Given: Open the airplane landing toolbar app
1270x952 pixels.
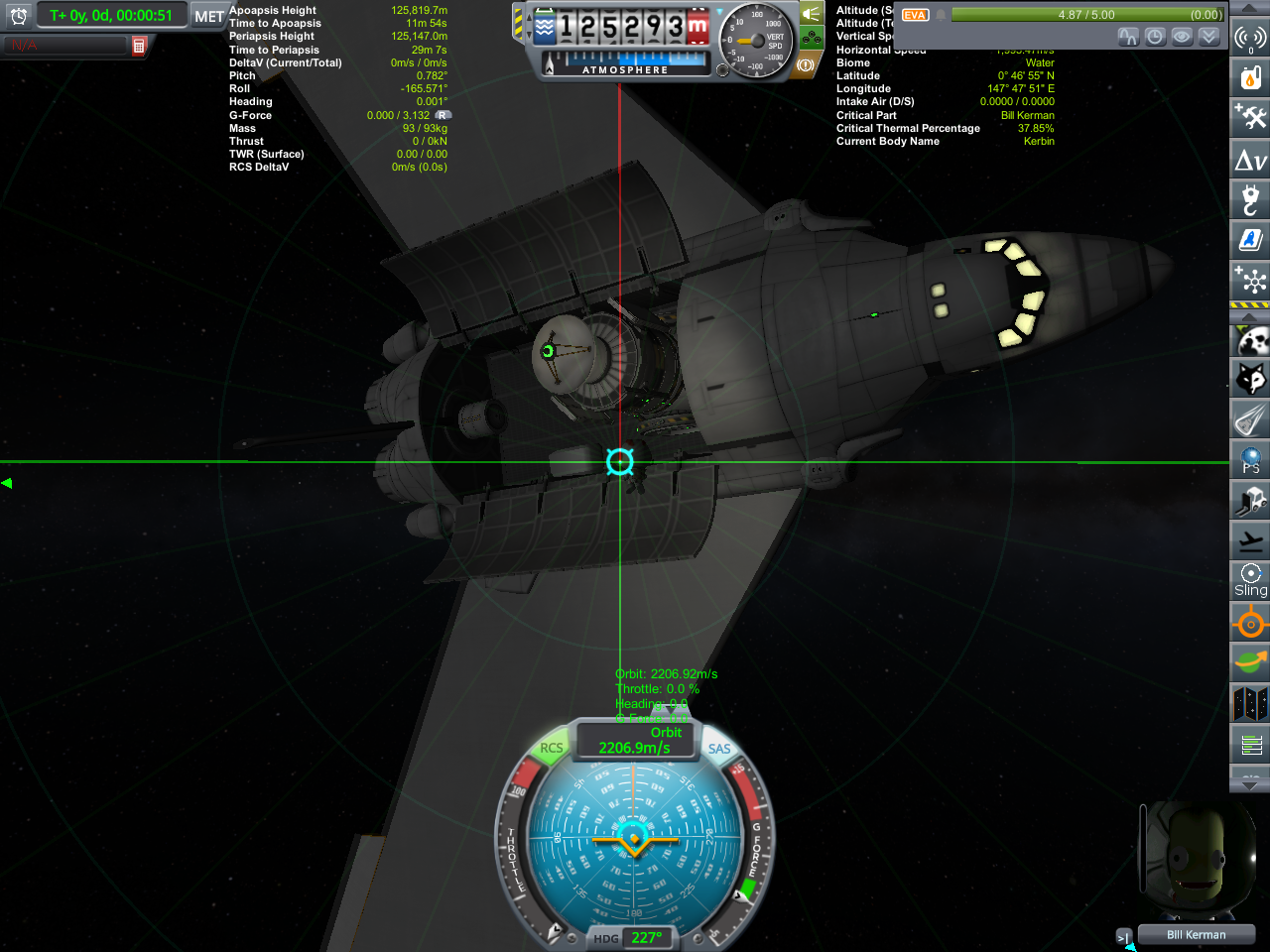Looking at the screenshot, I should pyautogui.click(x=1250, y=540).
